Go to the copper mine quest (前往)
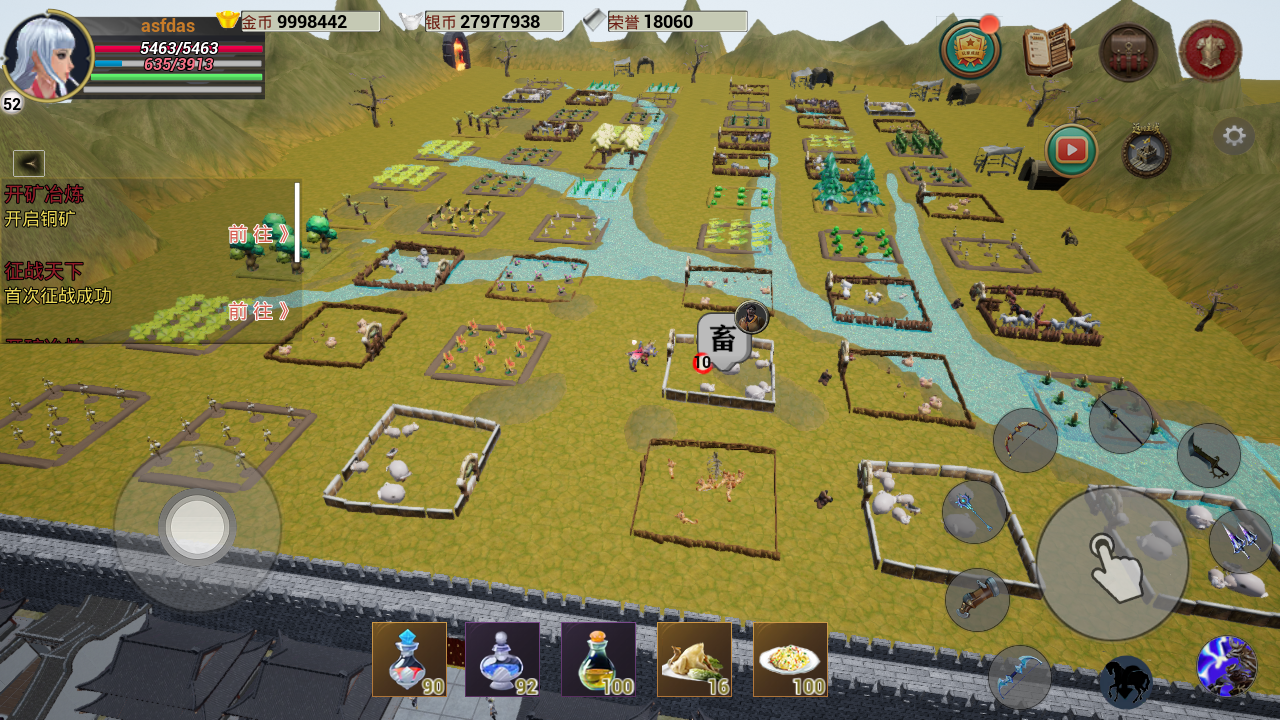The height and width of the screenshot is (720, 1280). [259, 234]
